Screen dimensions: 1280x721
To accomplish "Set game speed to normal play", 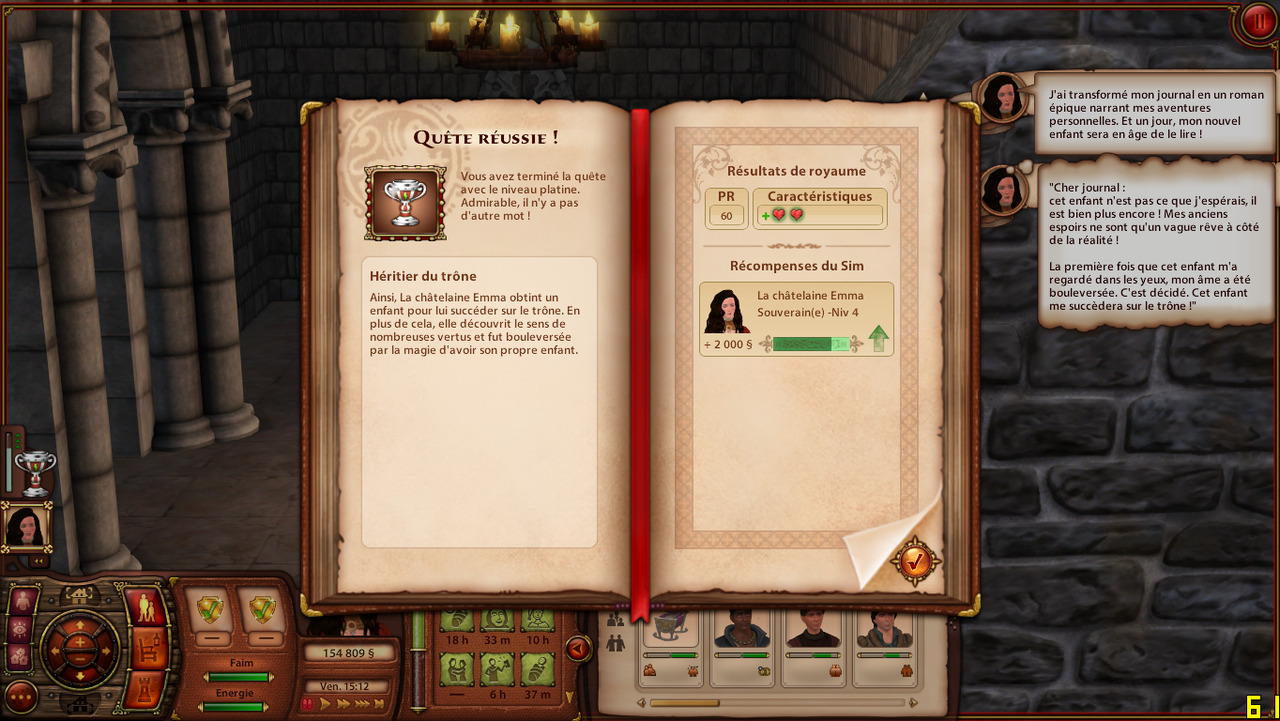I will [325, 704].
